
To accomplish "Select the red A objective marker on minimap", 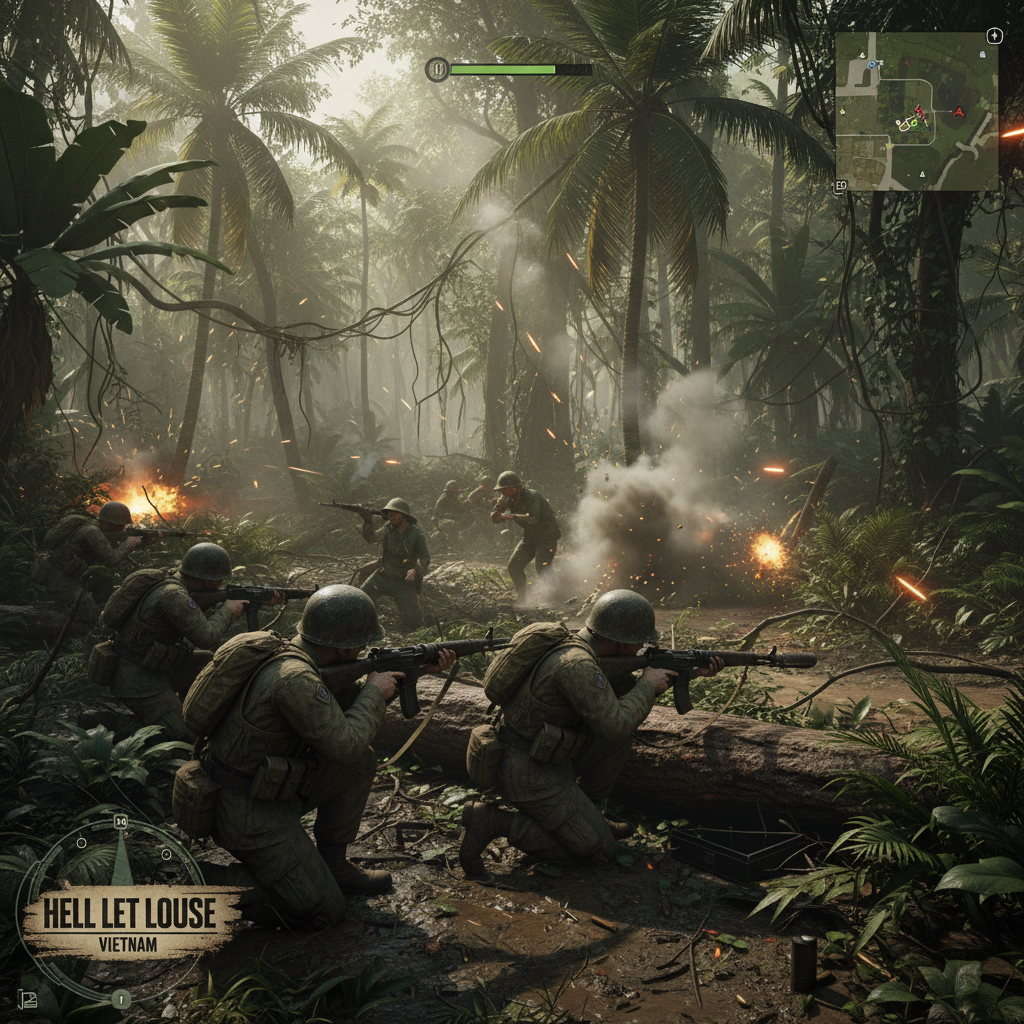I will [960, 111].
